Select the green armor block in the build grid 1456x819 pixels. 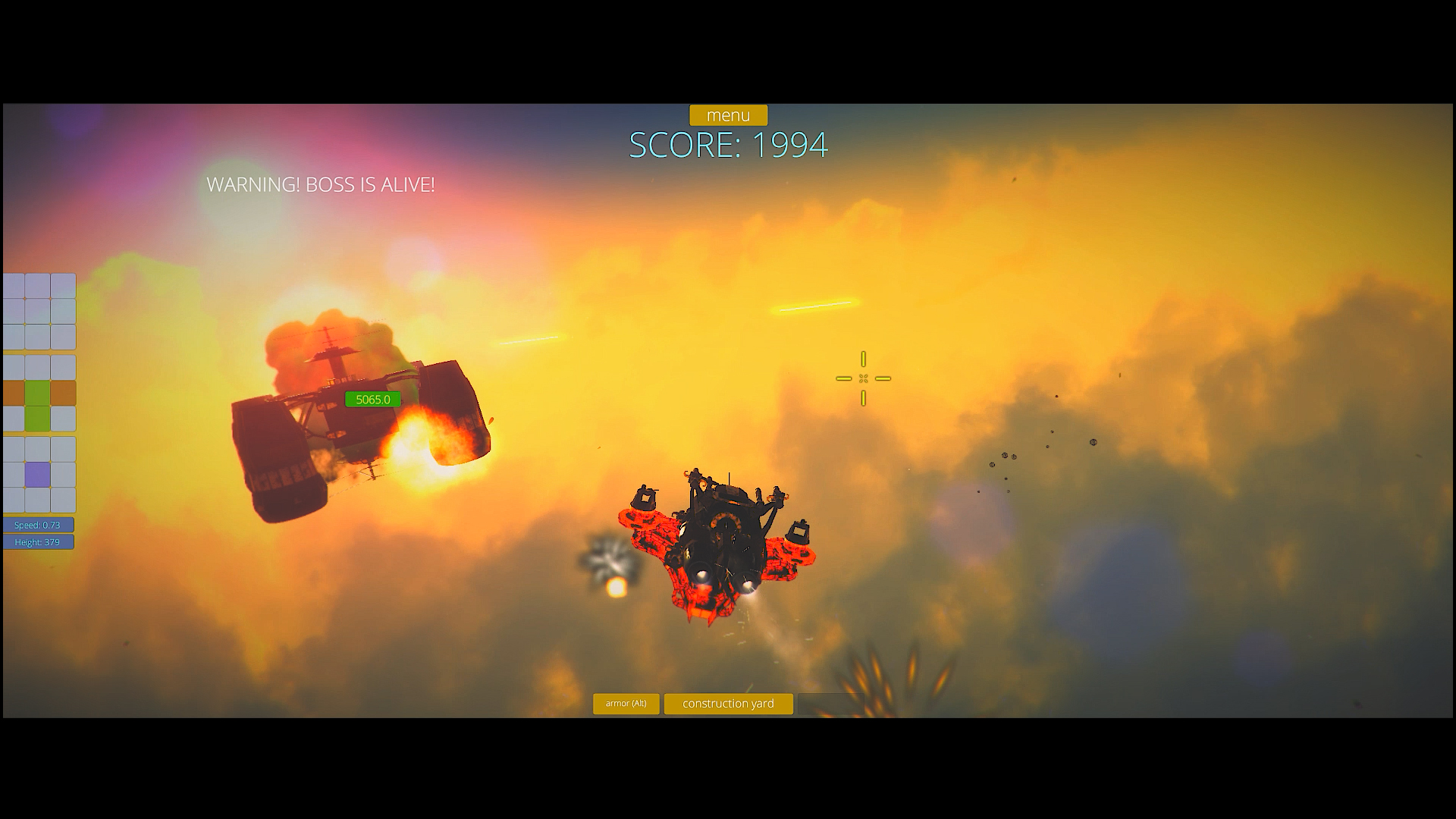(x=37, y=393)
